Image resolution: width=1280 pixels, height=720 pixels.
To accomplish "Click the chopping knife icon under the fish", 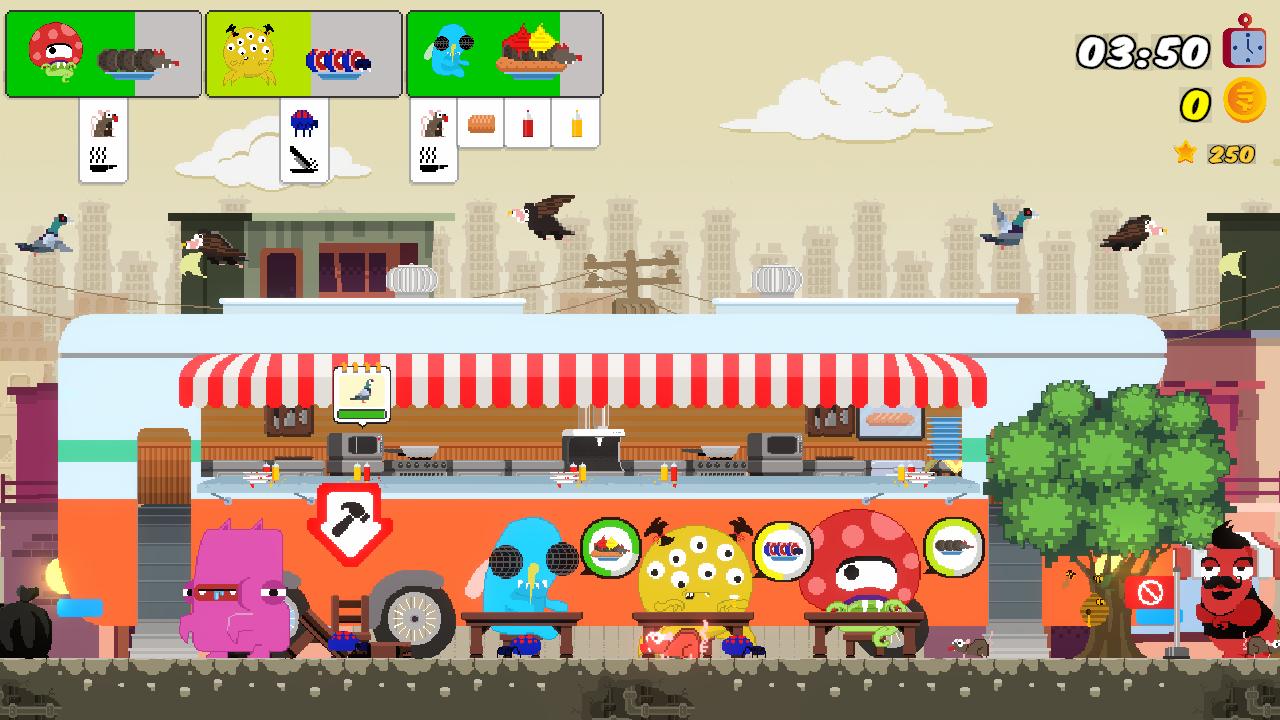I will (x=303, y=160).
